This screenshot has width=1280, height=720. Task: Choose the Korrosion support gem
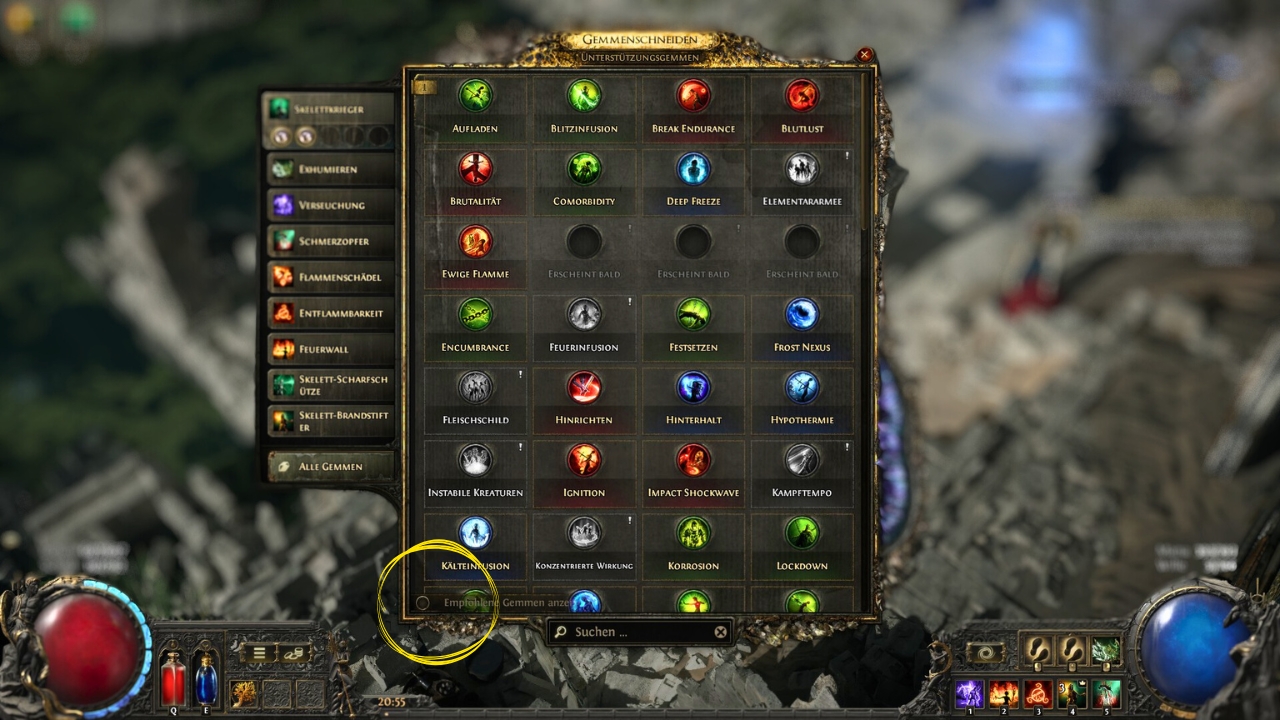click(693, 534)
